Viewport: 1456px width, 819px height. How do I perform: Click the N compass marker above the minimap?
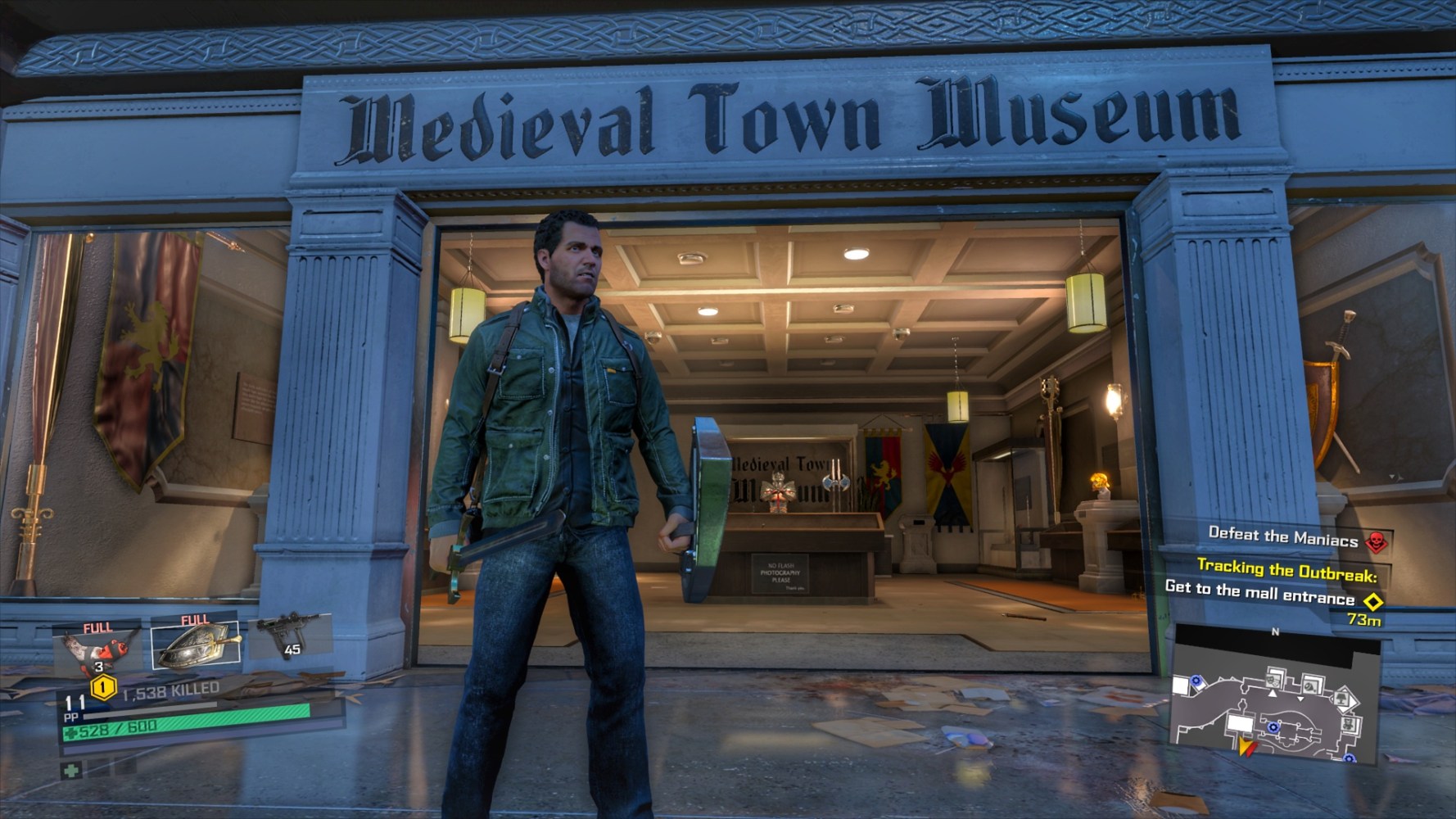pos(1275,631)
